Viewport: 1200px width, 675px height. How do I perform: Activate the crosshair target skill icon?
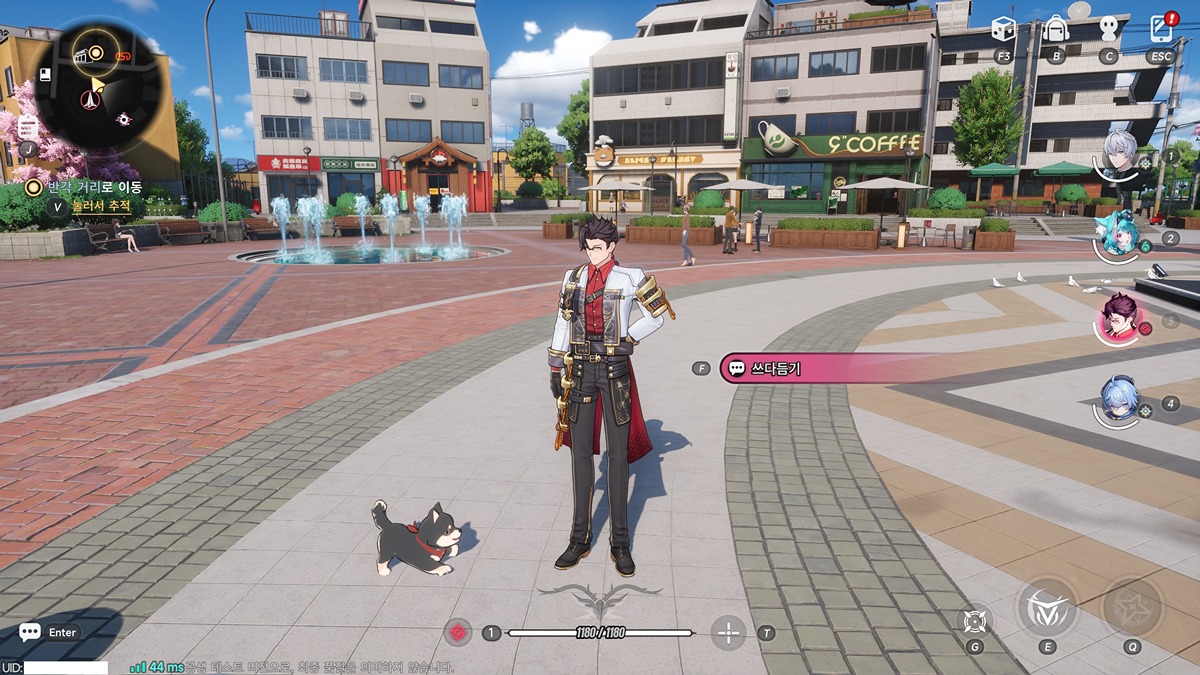pyautogui.click(x=974, y=620)
